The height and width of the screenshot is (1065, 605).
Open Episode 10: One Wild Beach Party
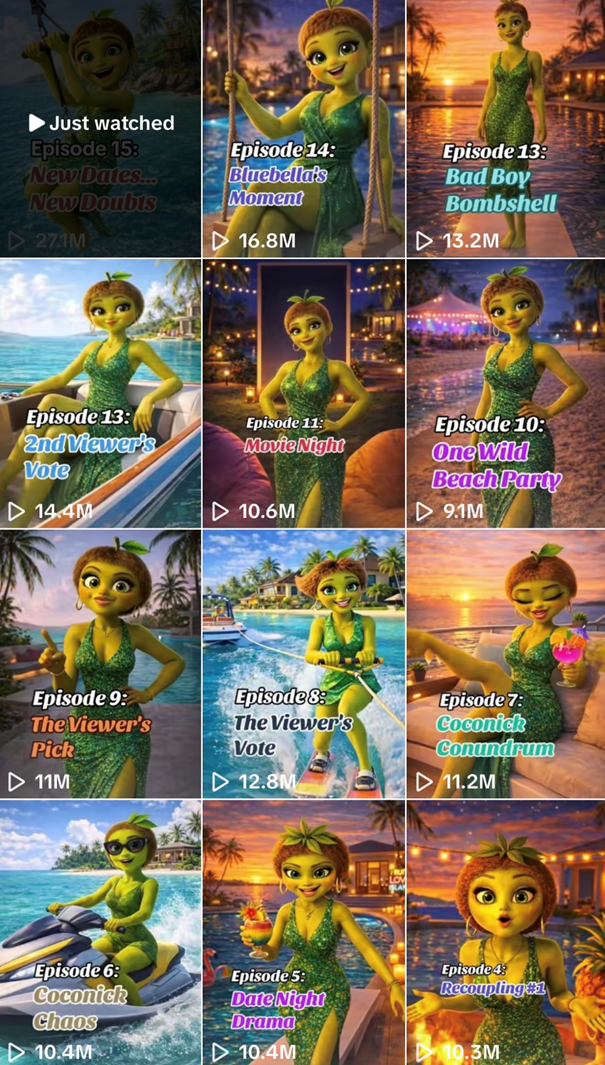point(506,394)
